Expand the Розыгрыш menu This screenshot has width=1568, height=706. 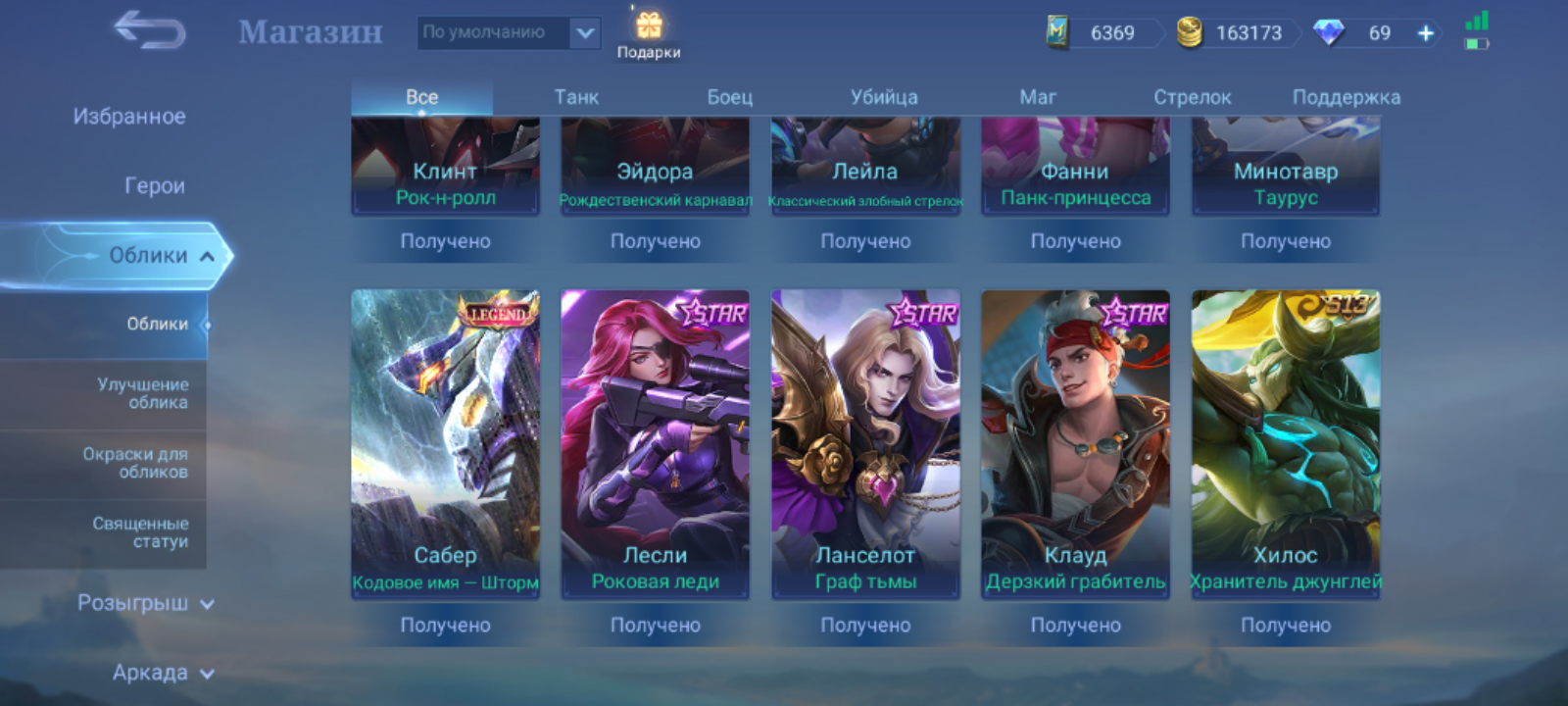pos(145,603)
